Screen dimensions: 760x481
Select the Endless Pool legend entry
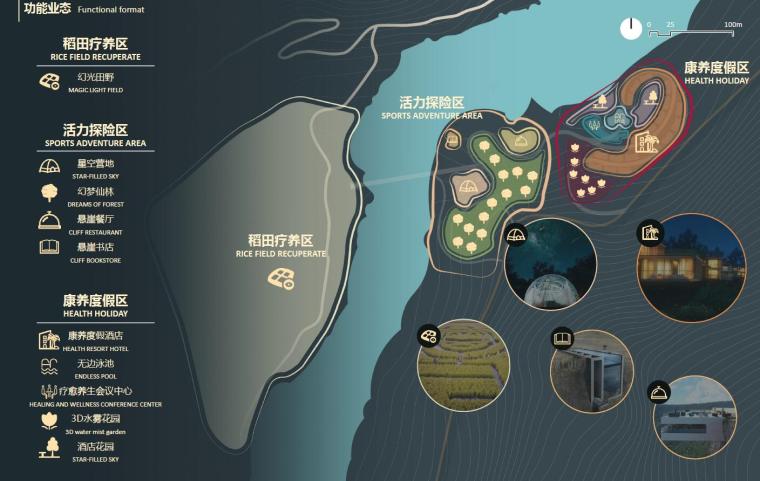(94, 367)
